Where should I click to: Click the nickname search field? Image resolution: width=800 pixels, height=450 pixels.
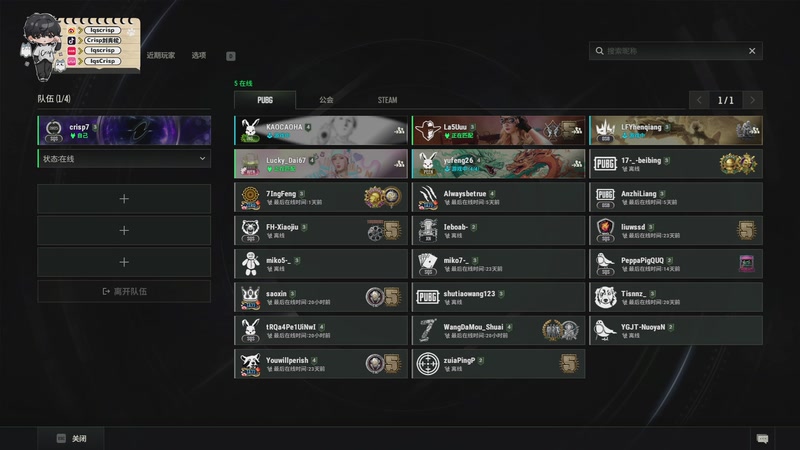pos(670,51)
